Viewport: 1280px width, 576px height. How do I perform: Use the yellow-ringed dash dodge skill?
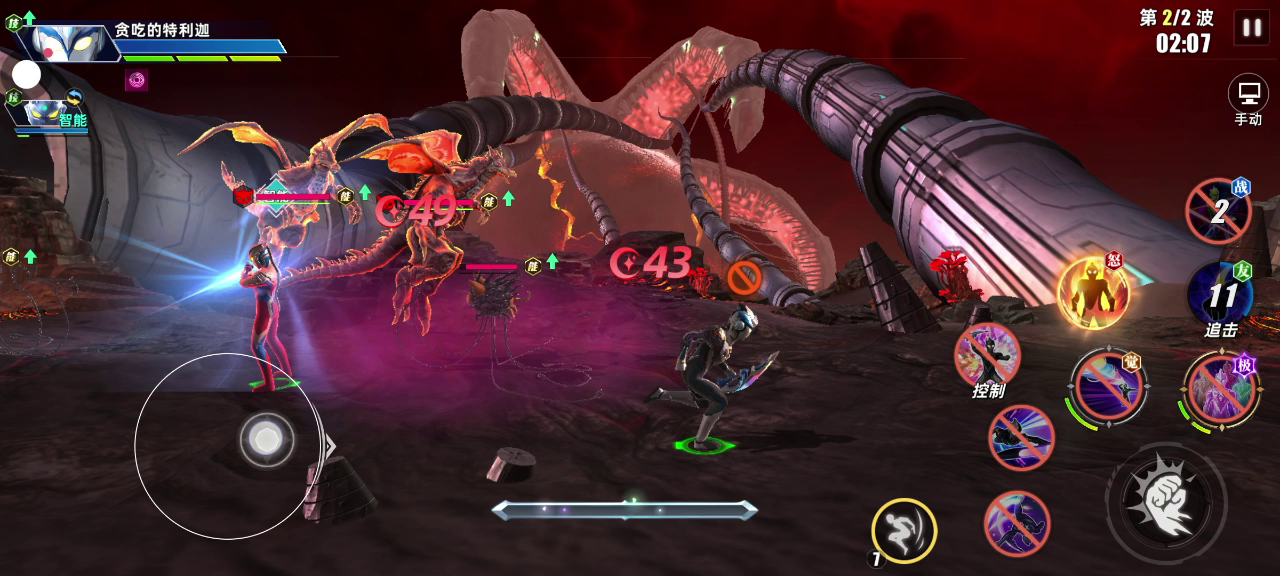pos(903,530)
